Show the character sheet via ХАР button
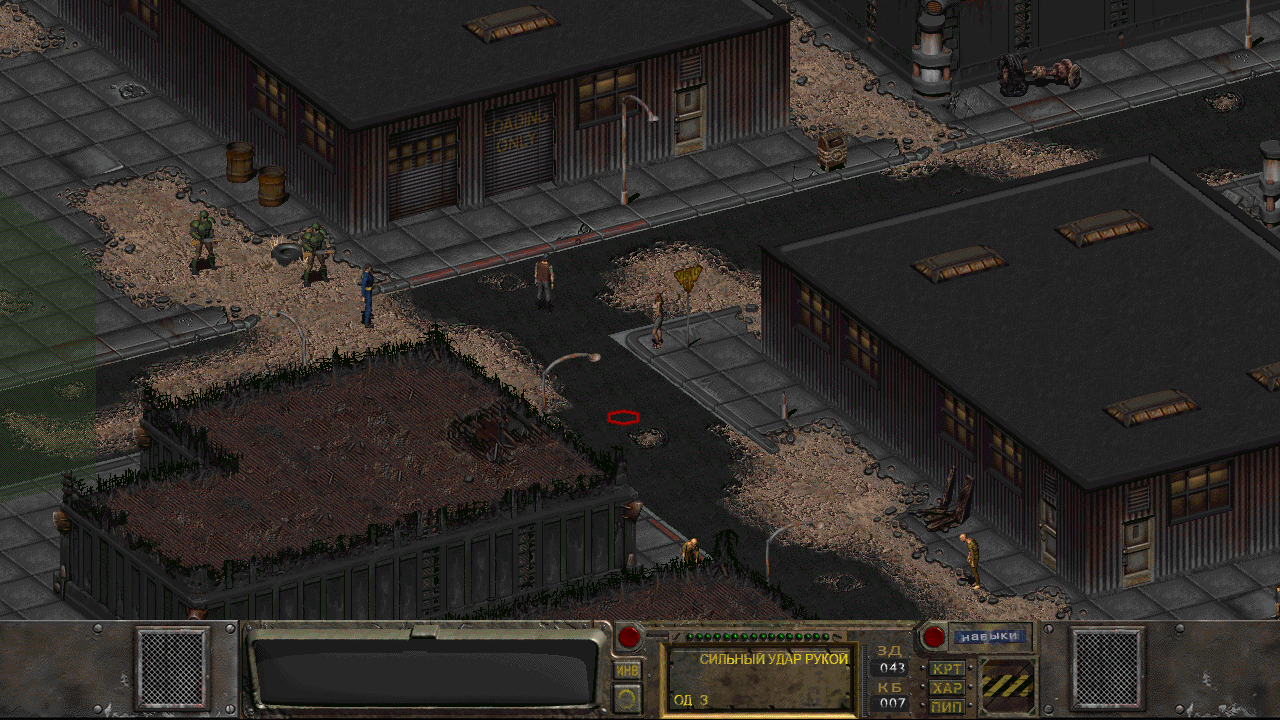 tap(946, 688)
